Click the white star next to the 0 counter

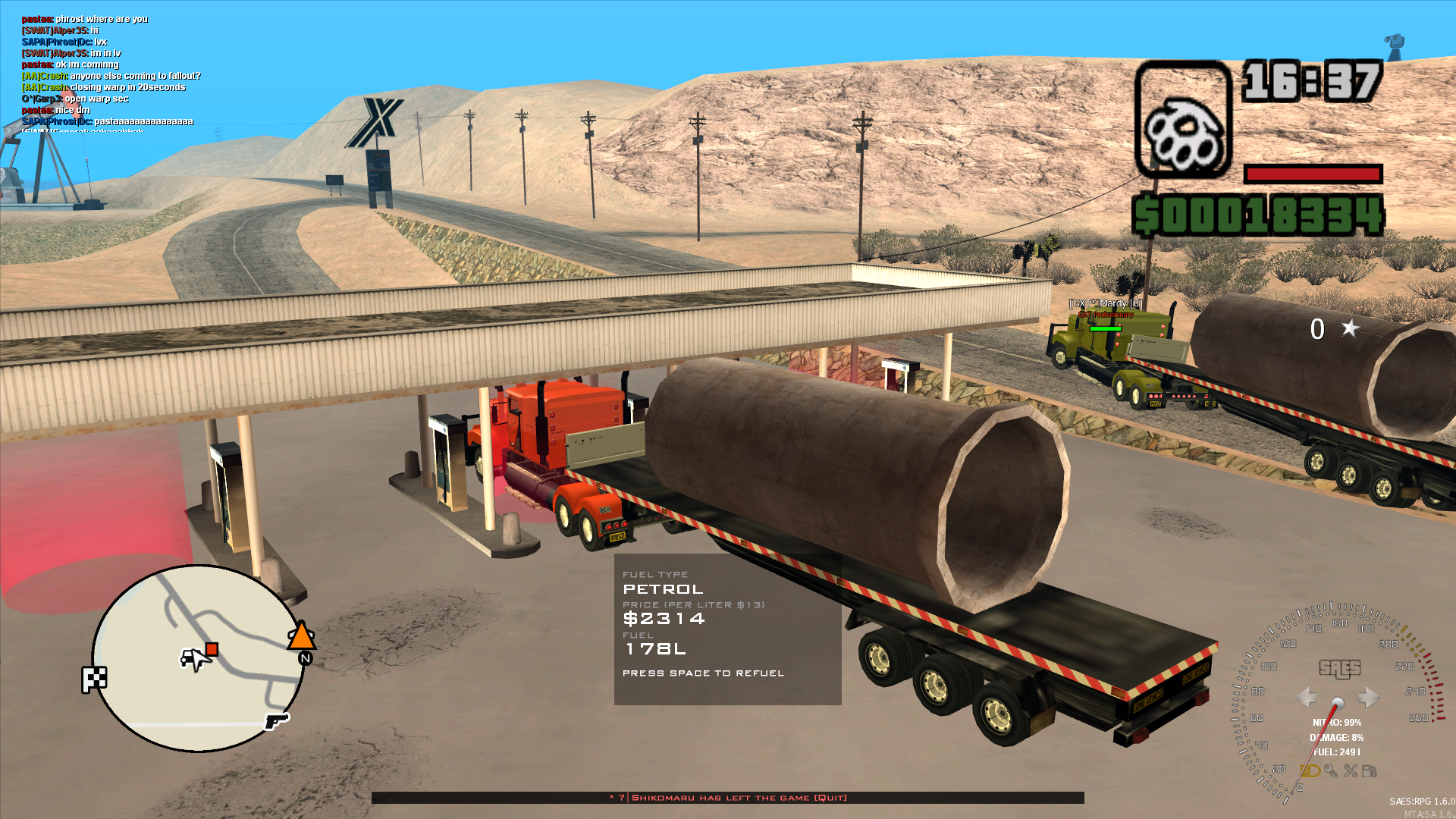[x=1351, y=328]
